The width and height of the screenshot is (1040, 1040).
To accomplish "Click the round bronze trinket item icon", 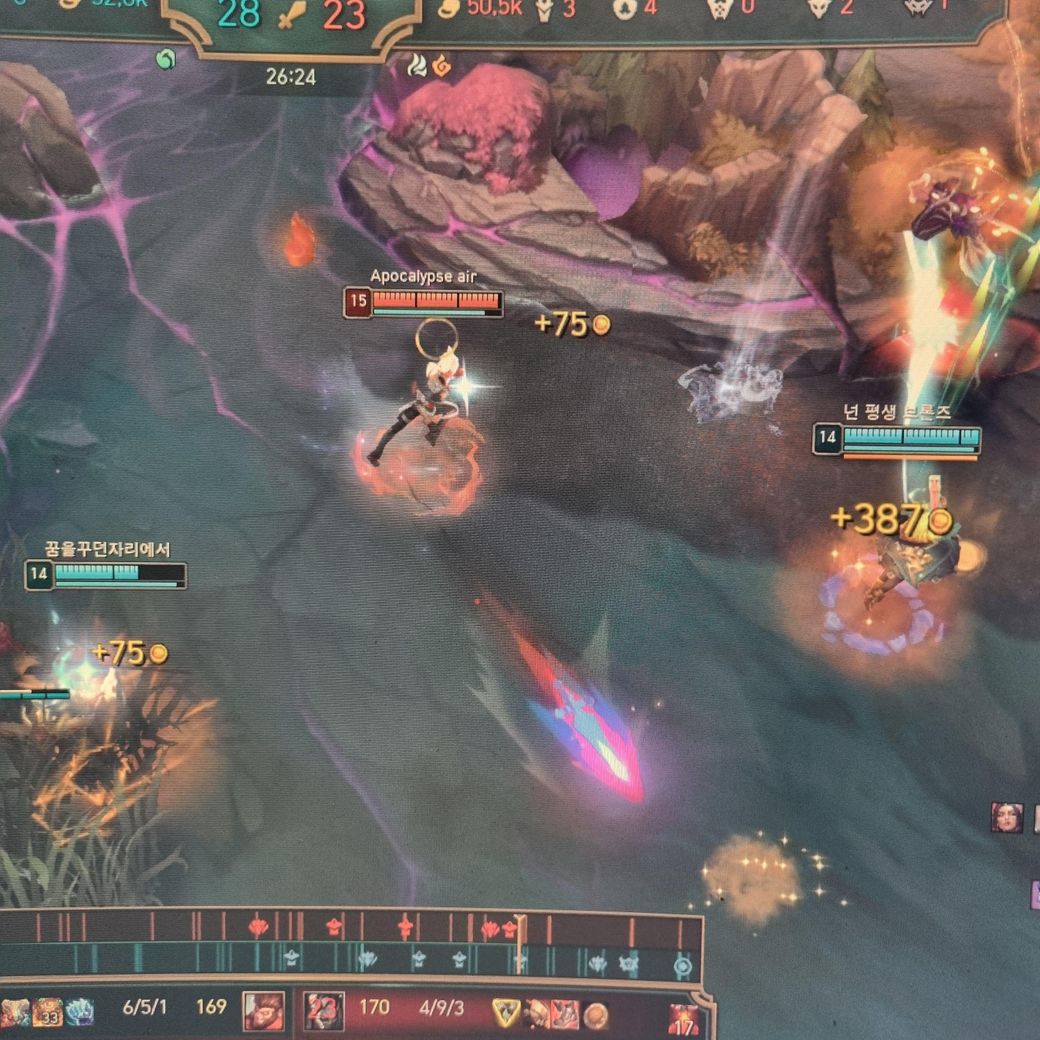I will click(x=596, y=1014).
